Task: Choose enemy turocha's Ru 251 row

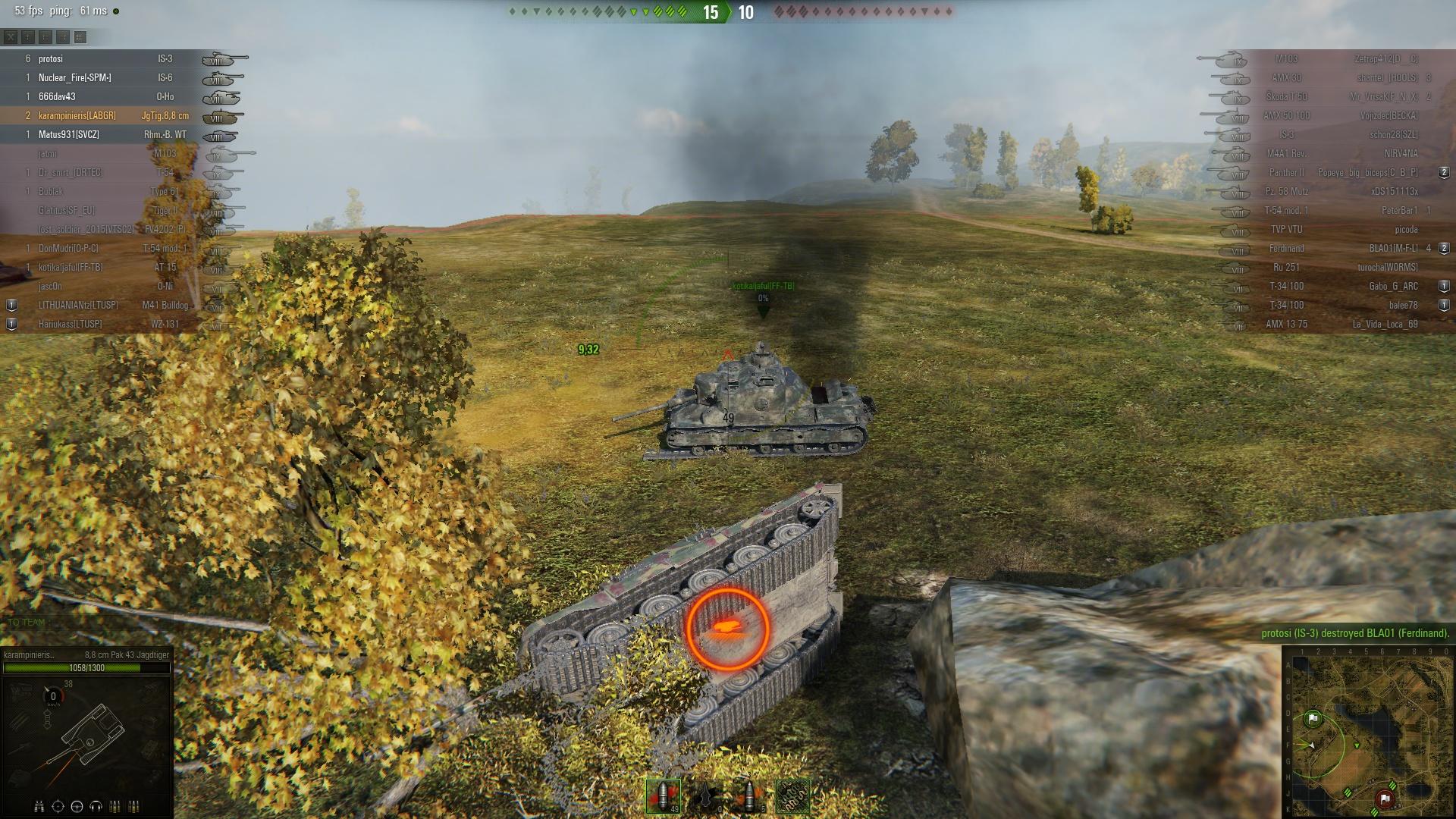Action: point(1335,268)
